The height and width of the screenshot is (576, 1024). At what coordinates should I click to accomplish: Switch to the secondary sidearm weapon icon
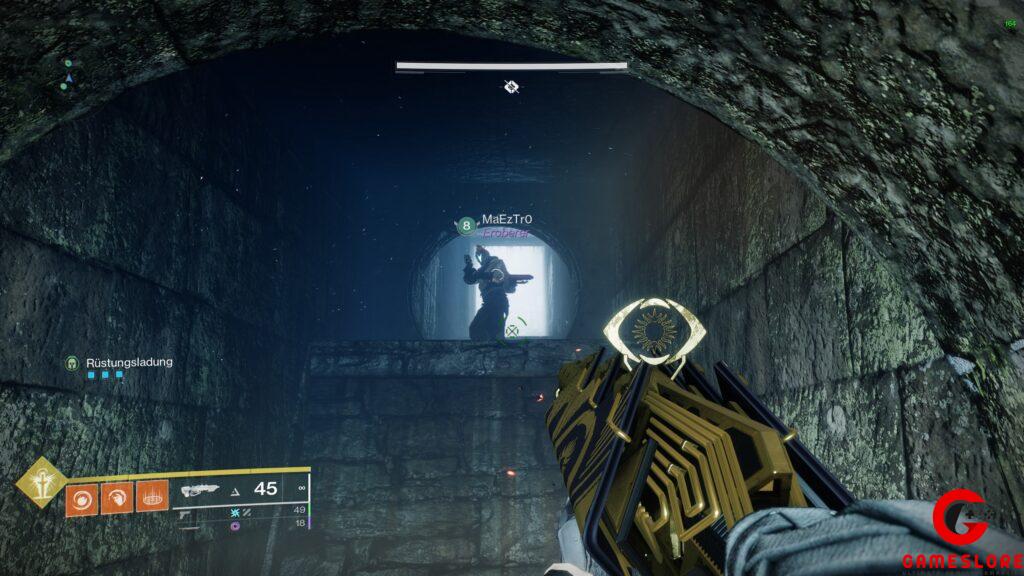pyautogui.click(x=186, y=512)
